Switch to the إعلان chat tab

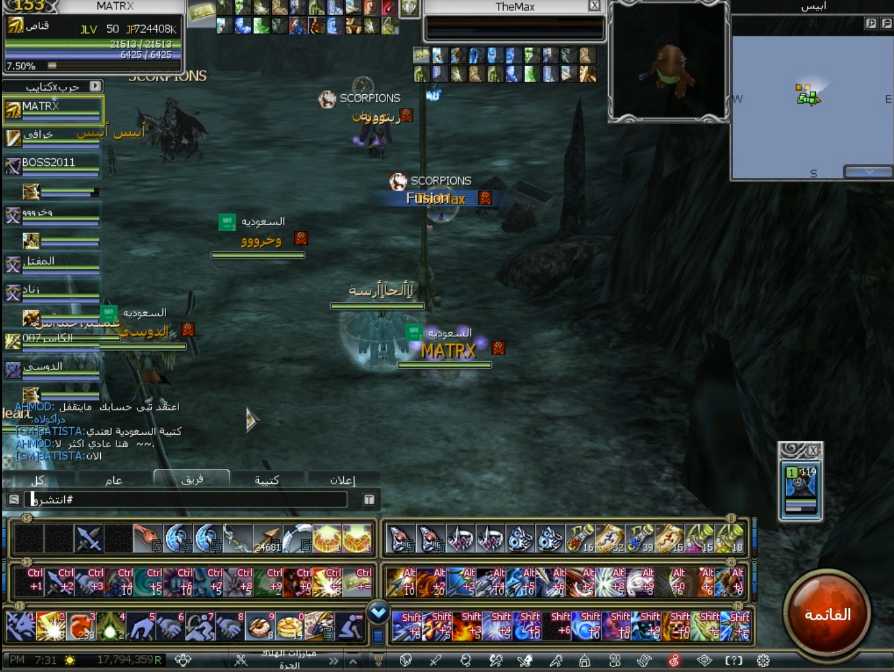(342, 480)
